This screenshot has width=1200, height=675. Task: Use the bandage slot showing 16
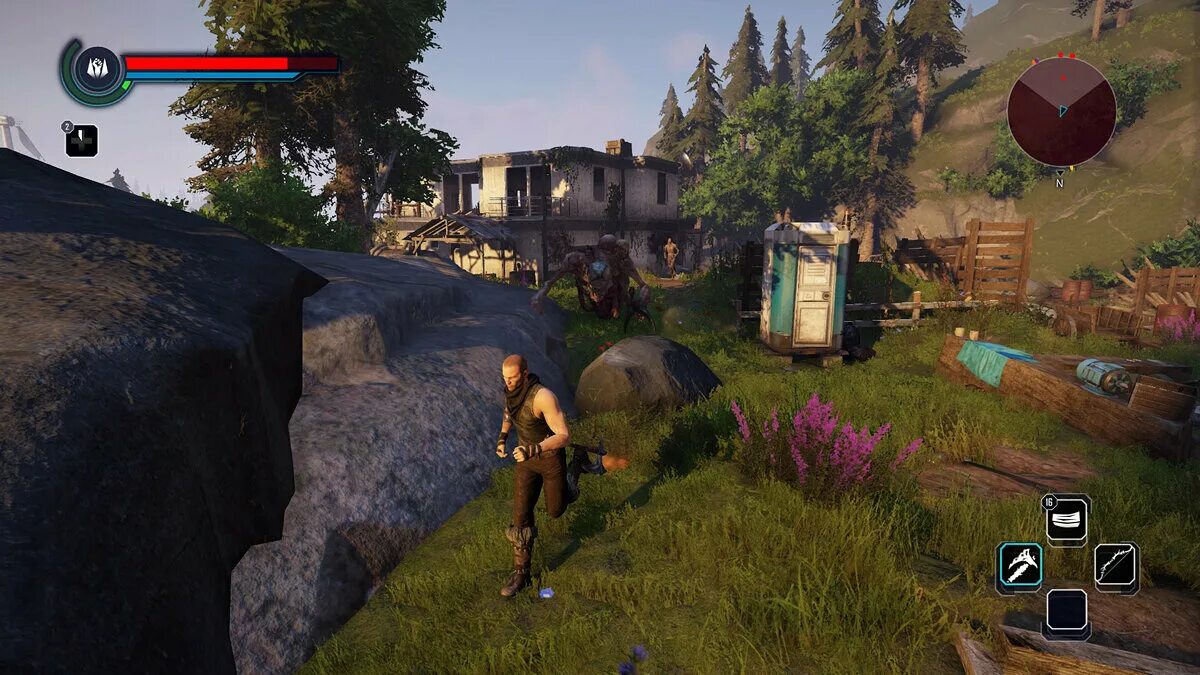(x=1067, y=520)
